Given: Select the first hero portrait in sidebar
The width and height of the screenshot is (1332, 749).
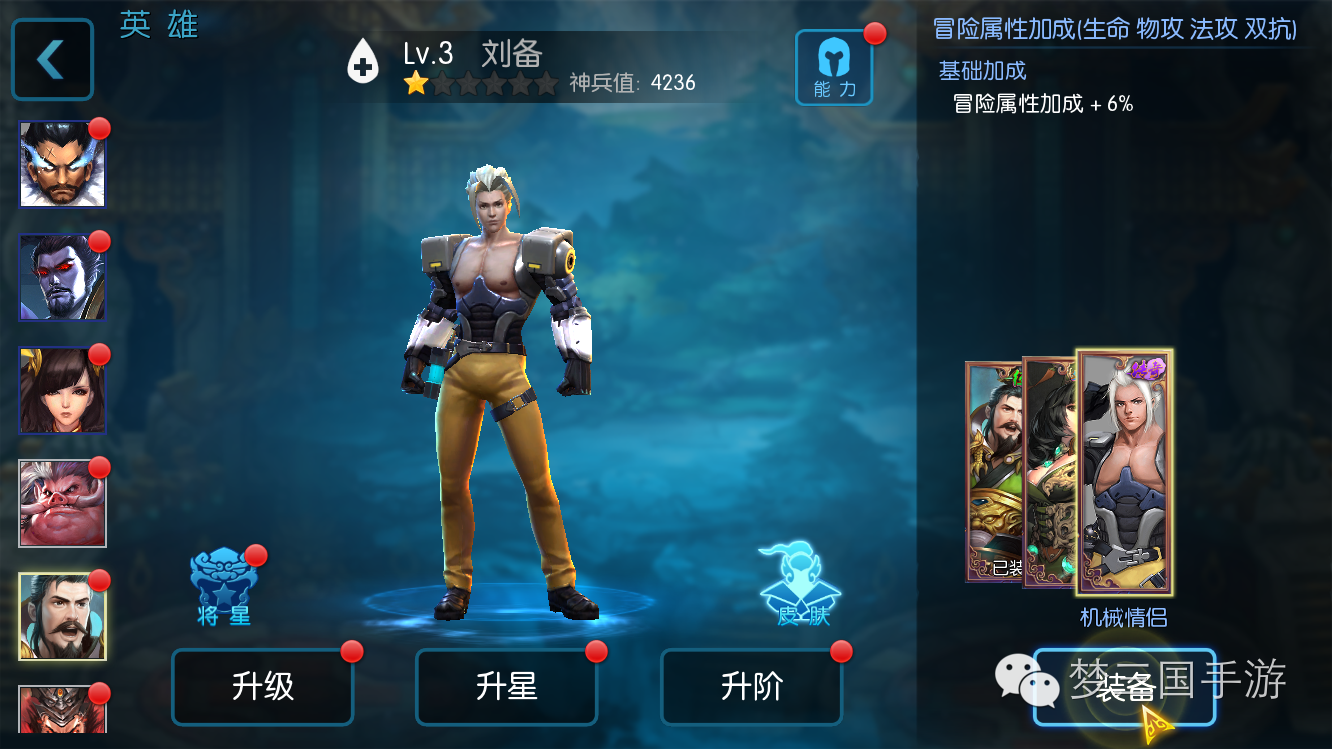Looking at the screenshot, I should pos(62,163).
